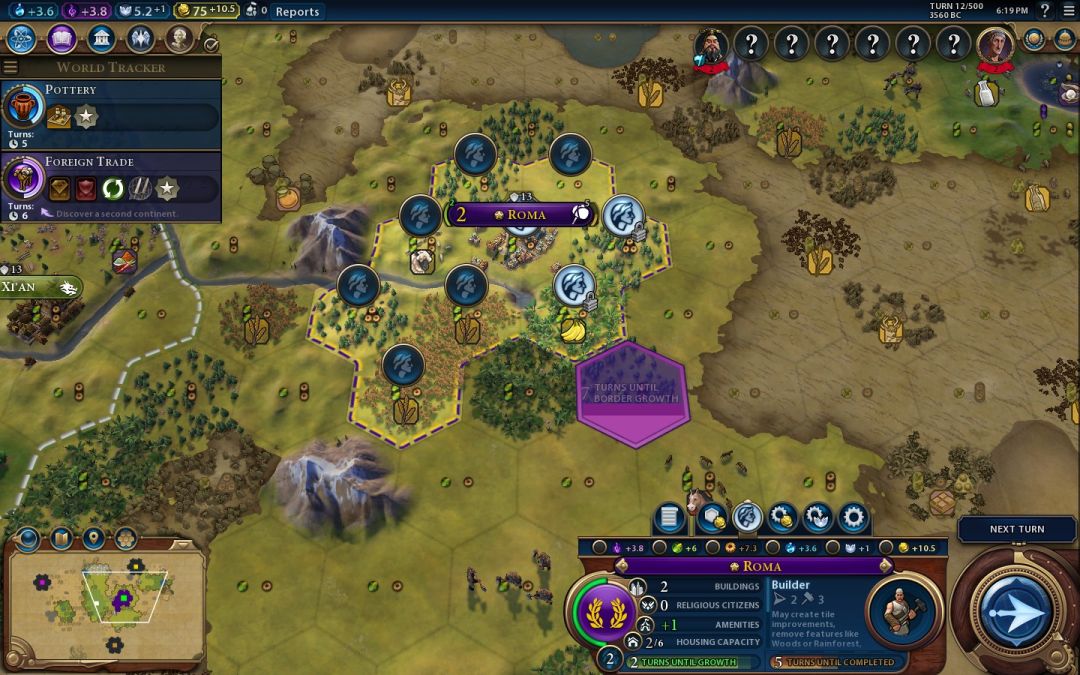This screenshot has width=1080, height=675.
Task: Select the Foreign Trade civic tracker entry
Action: click(110, 186)
